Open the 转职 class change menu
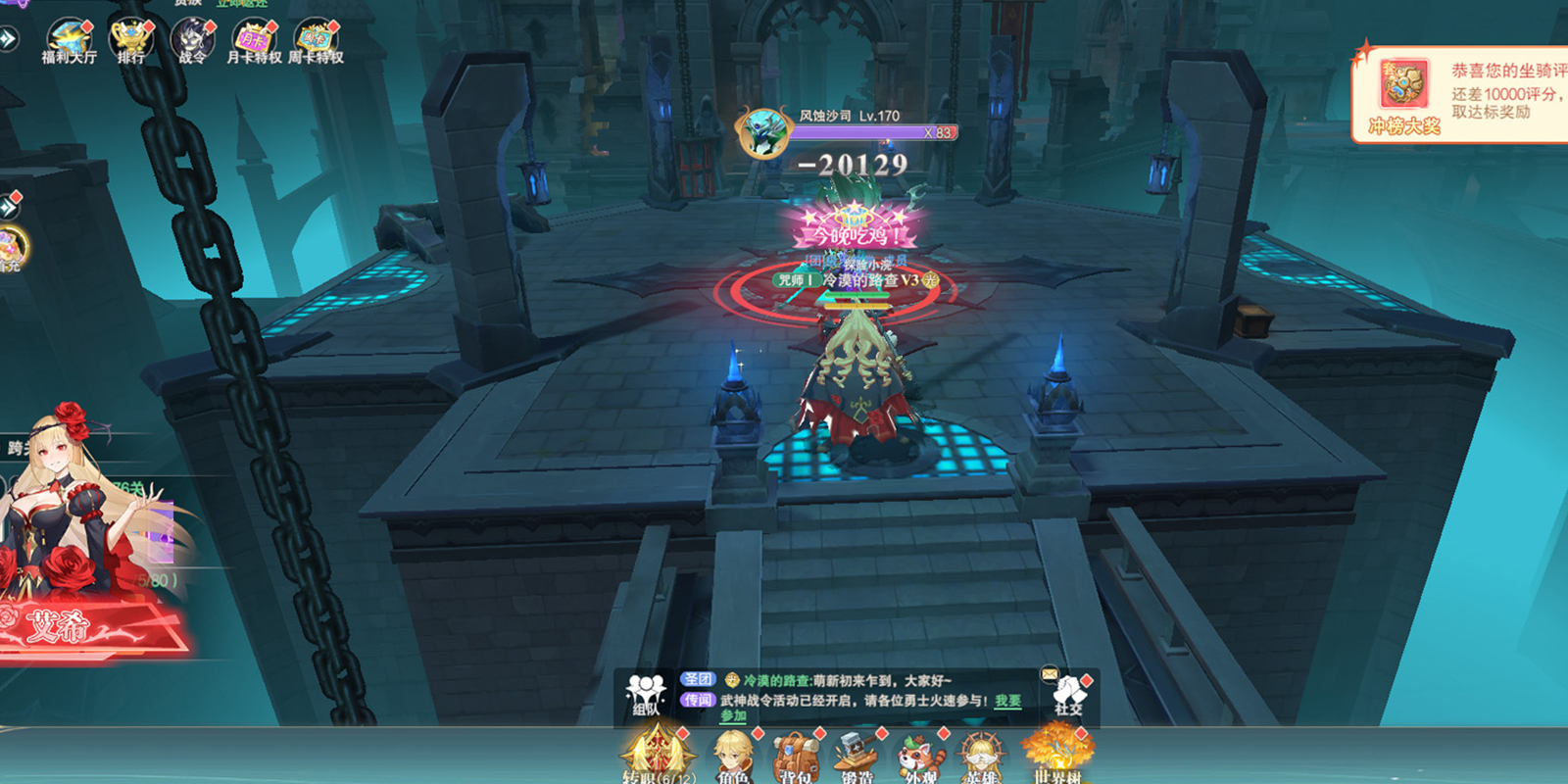Image resolution: width=1568 pixels, height=784 pixels. pos(658,756)
